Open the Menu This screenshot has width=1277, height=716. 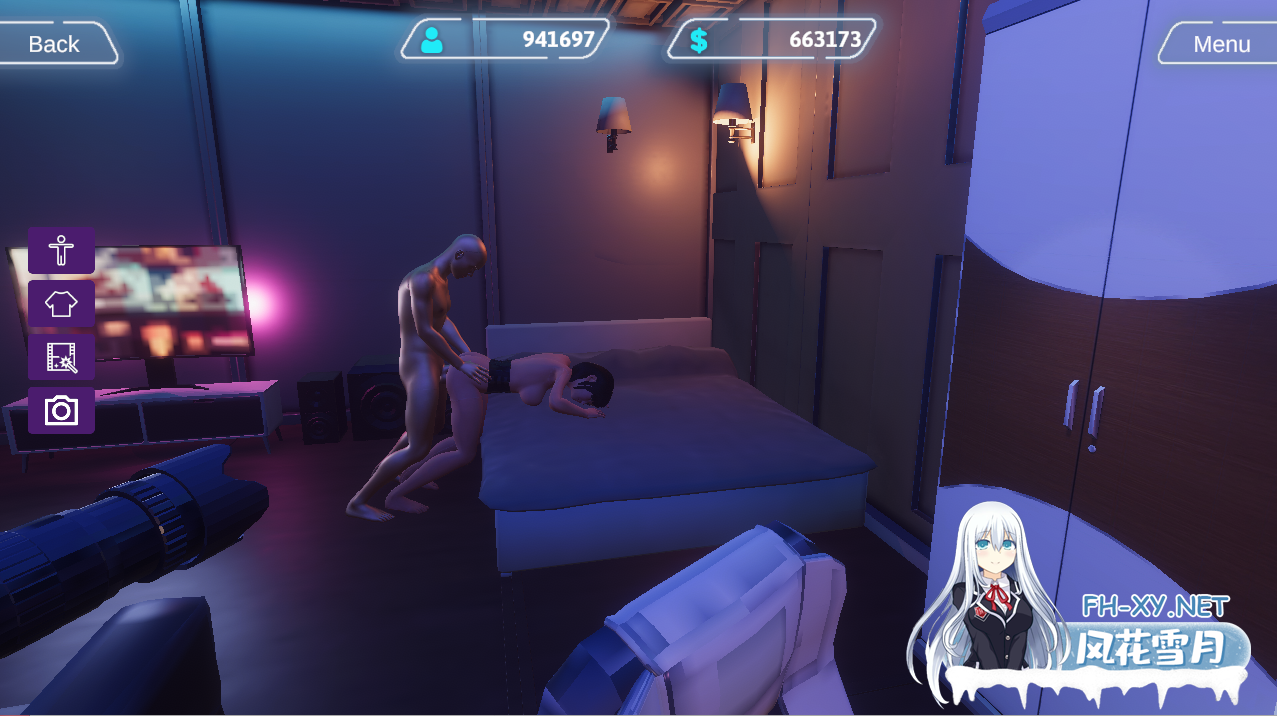click(1220, 44)
